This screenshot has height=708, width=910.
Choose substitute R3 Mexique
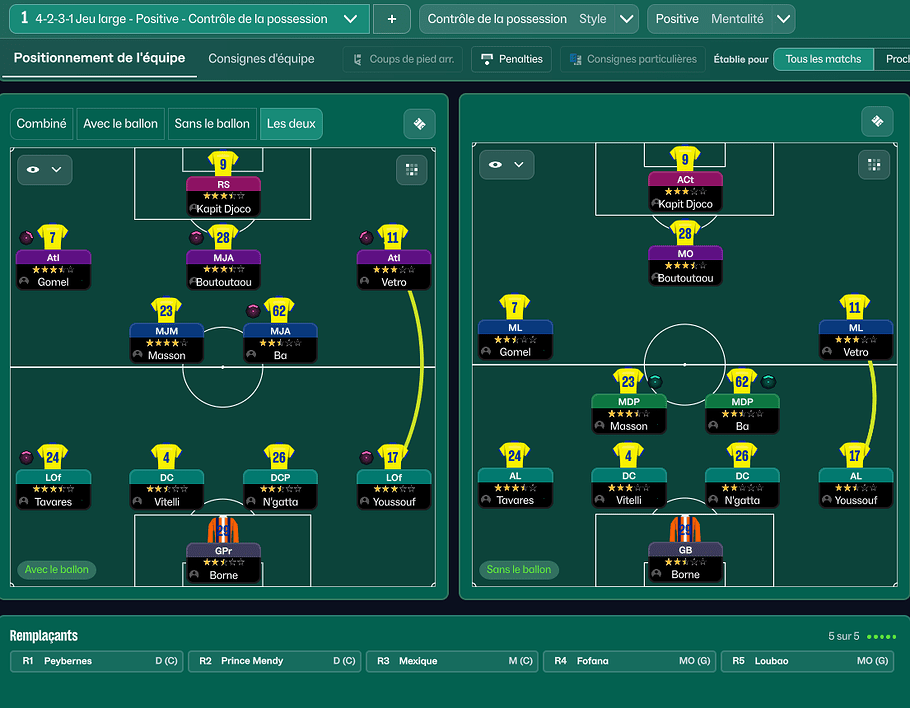pyautogui.click(x=452, y=661)
